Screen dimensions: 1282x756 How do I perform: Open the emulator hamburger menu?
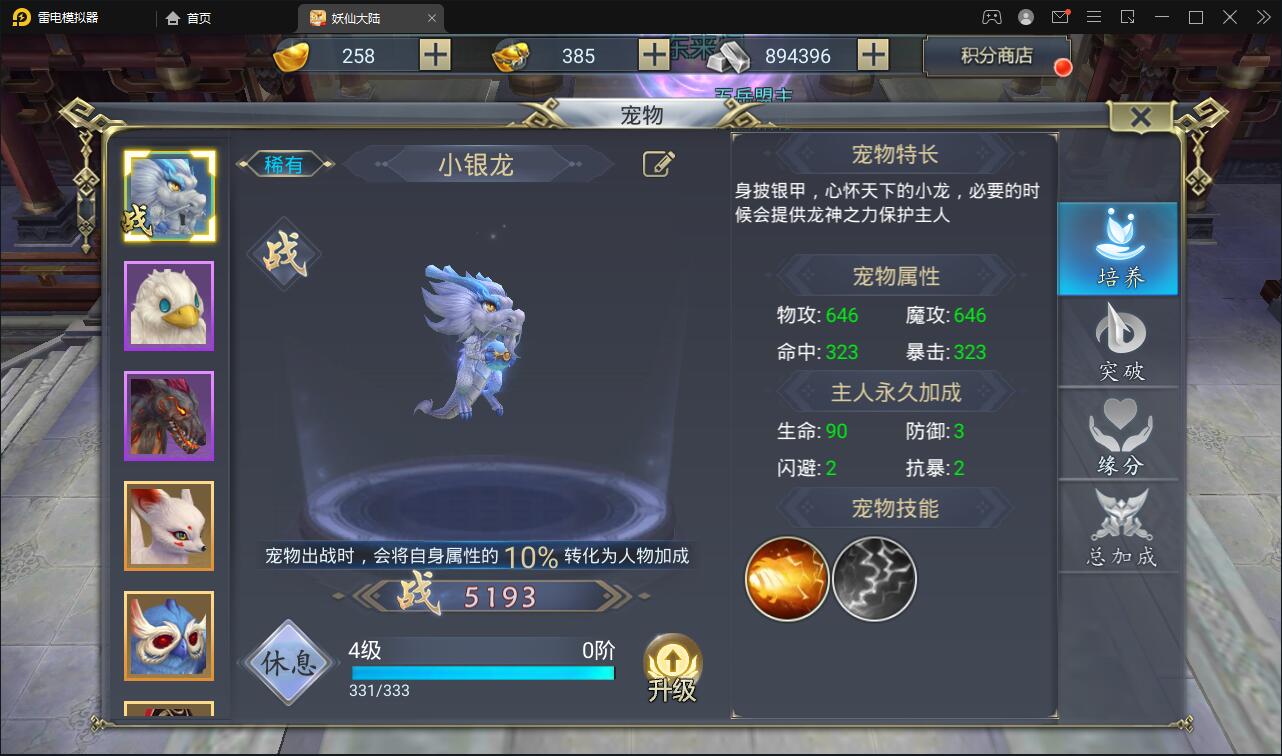(x=1094, y=16)
